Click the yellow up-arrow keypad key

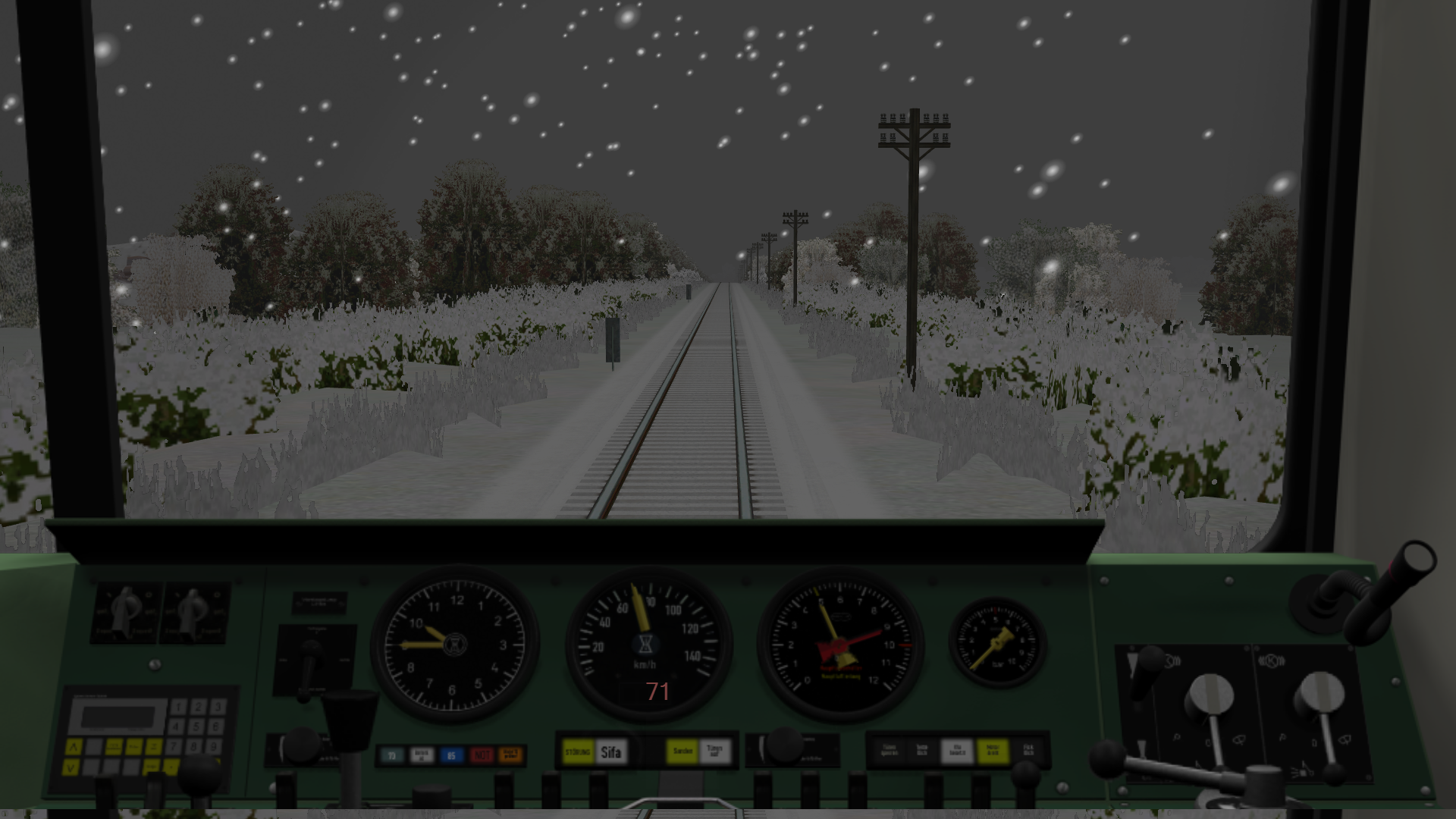(73, 748)
